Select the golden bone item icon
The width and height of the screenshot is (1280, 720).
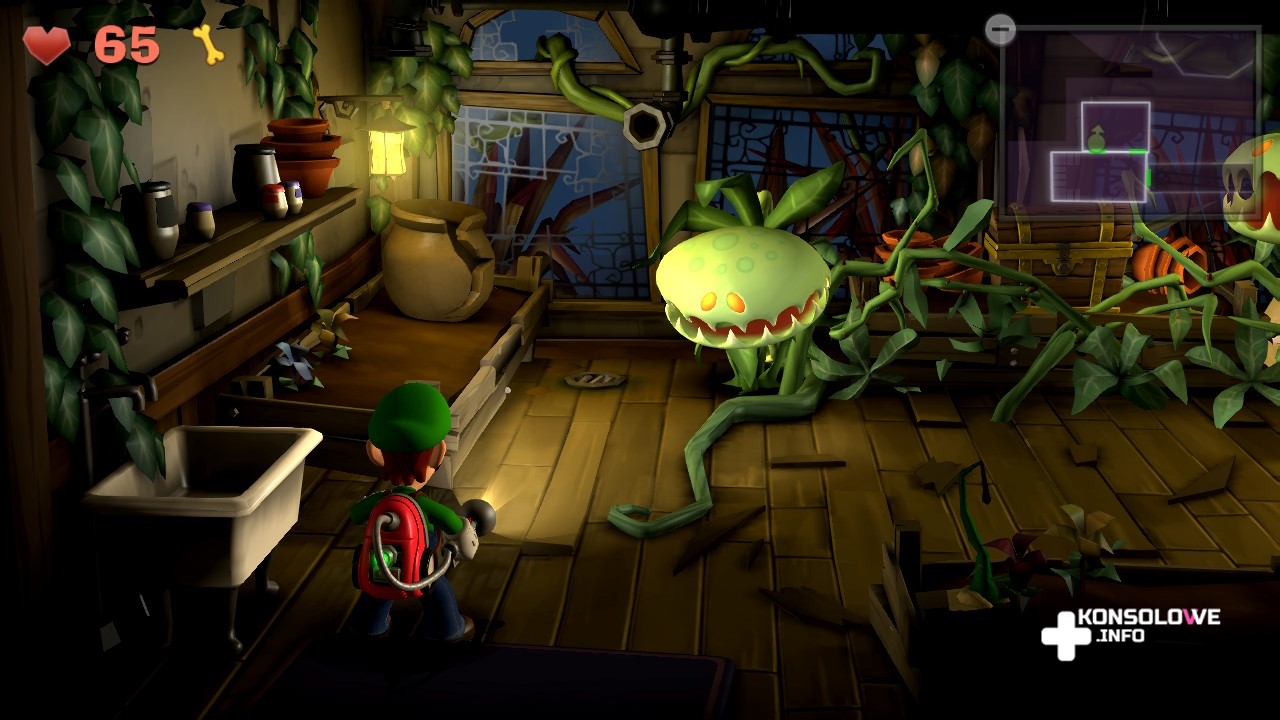pyautogui.click(x=208, y=44)
